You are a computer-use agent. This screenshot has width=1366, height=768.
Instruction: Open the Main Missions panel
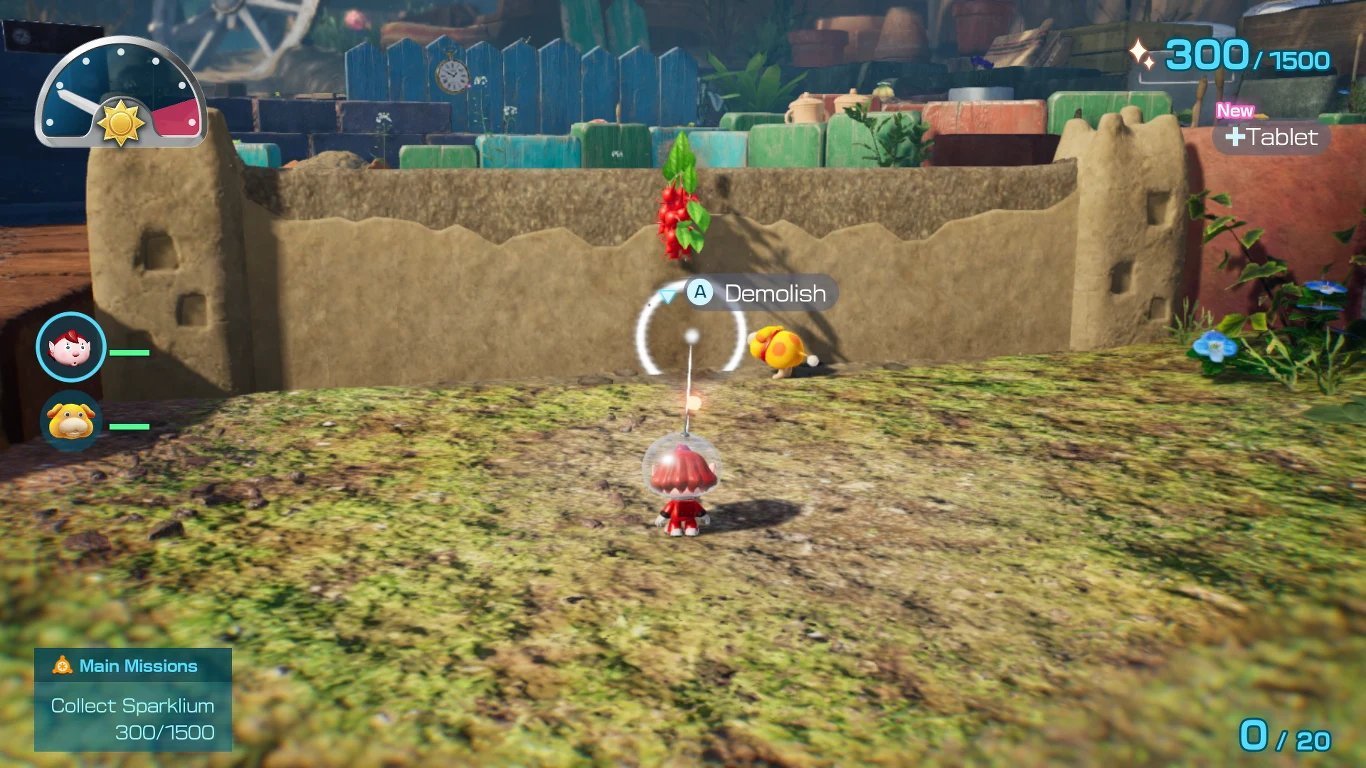pos(133,699)
